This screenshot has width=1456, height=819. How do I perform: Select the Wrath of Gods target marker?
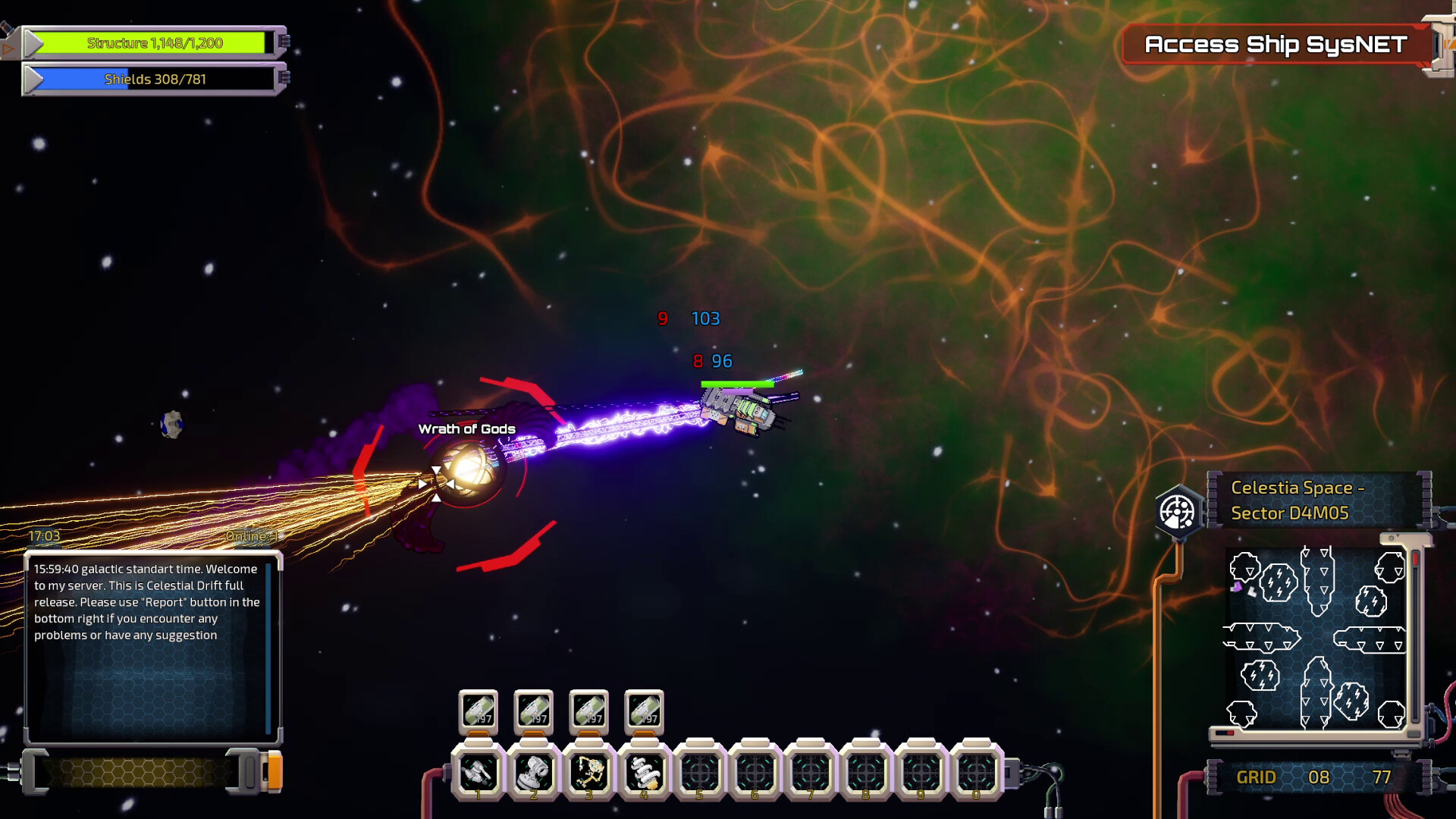pyautogui.click(x=464, y=470)
